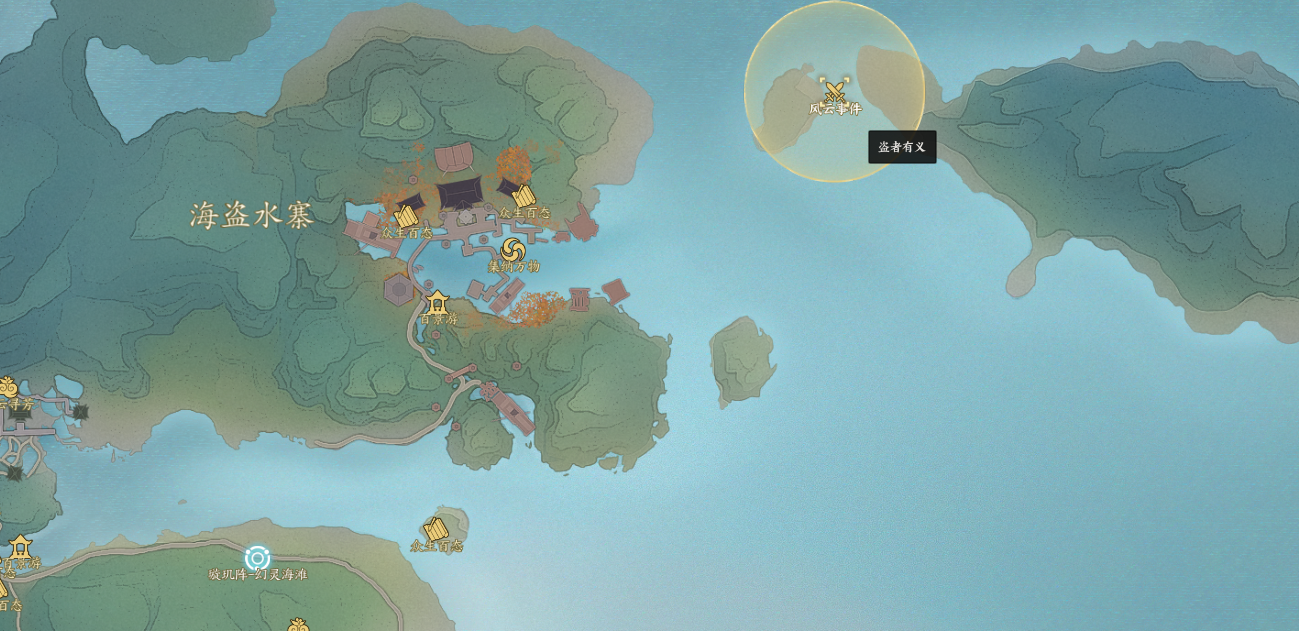Viewport: 1299px width, 631px height.
Task: Open the 集纳万物 swirl marker
Action: tap(513, 250)
